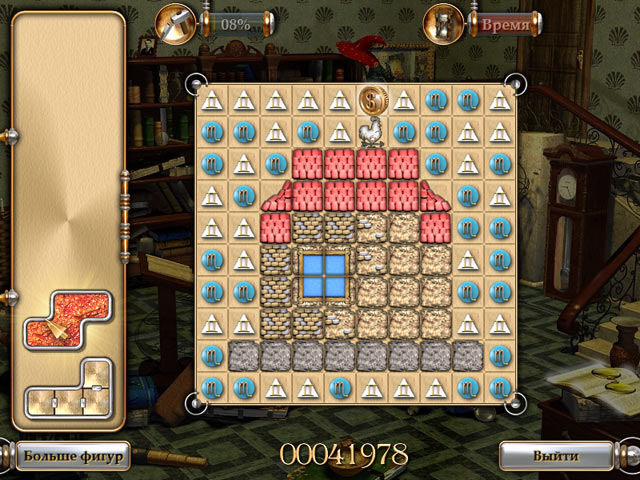The height and width of the screenshot is (480, 640).
Task: Click the "Больше фигур" button
Action: point(70,457)
